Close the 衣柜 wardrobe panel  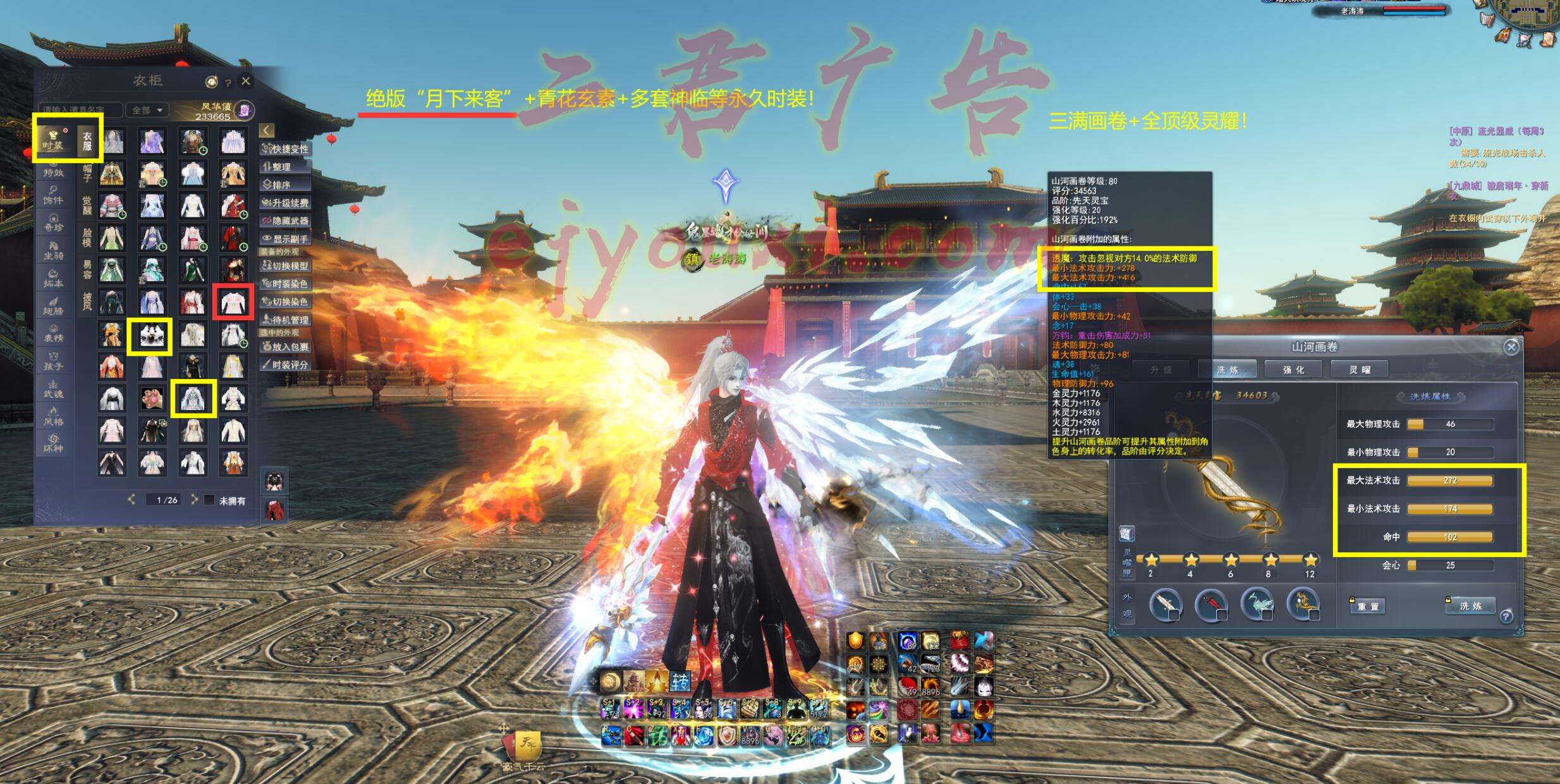[x=246, y=81]
